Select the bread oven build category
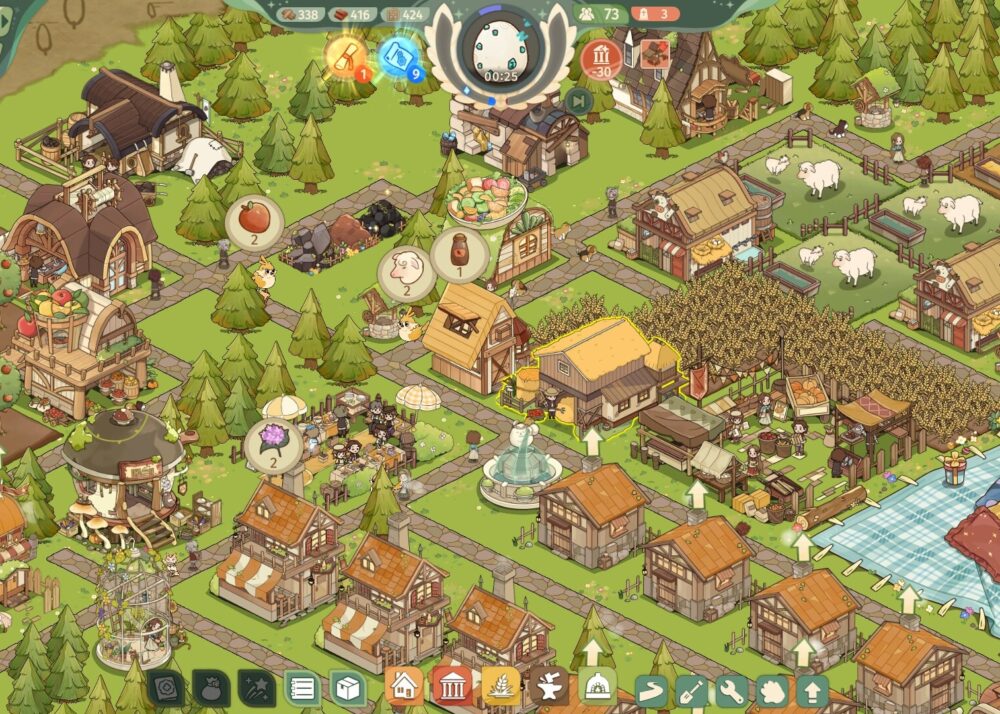Screen dimensions: 1000x714 [597, 687]
